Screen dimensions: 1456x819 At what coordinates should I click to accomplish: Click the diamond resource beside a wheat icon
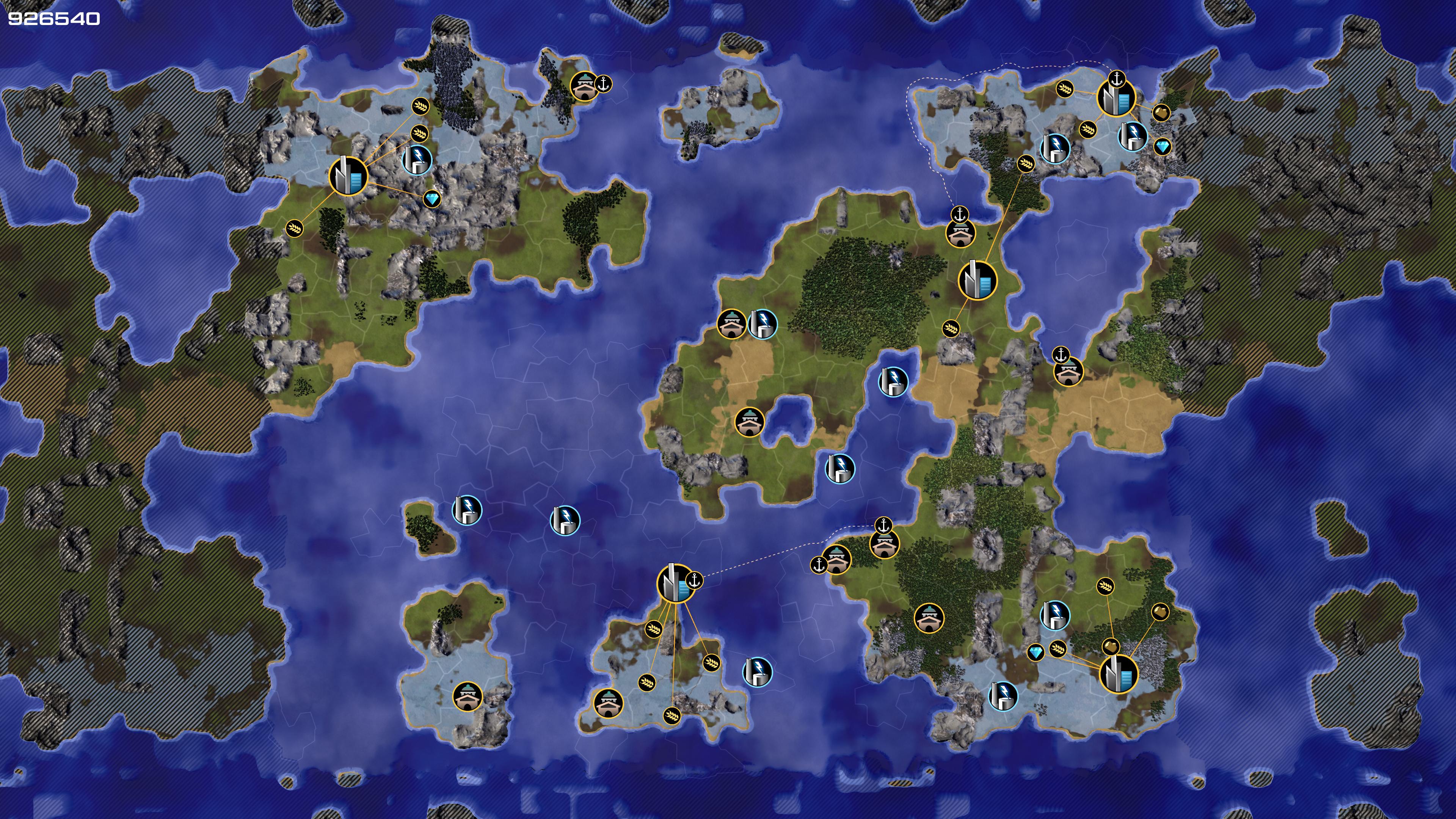[1036, 653]
